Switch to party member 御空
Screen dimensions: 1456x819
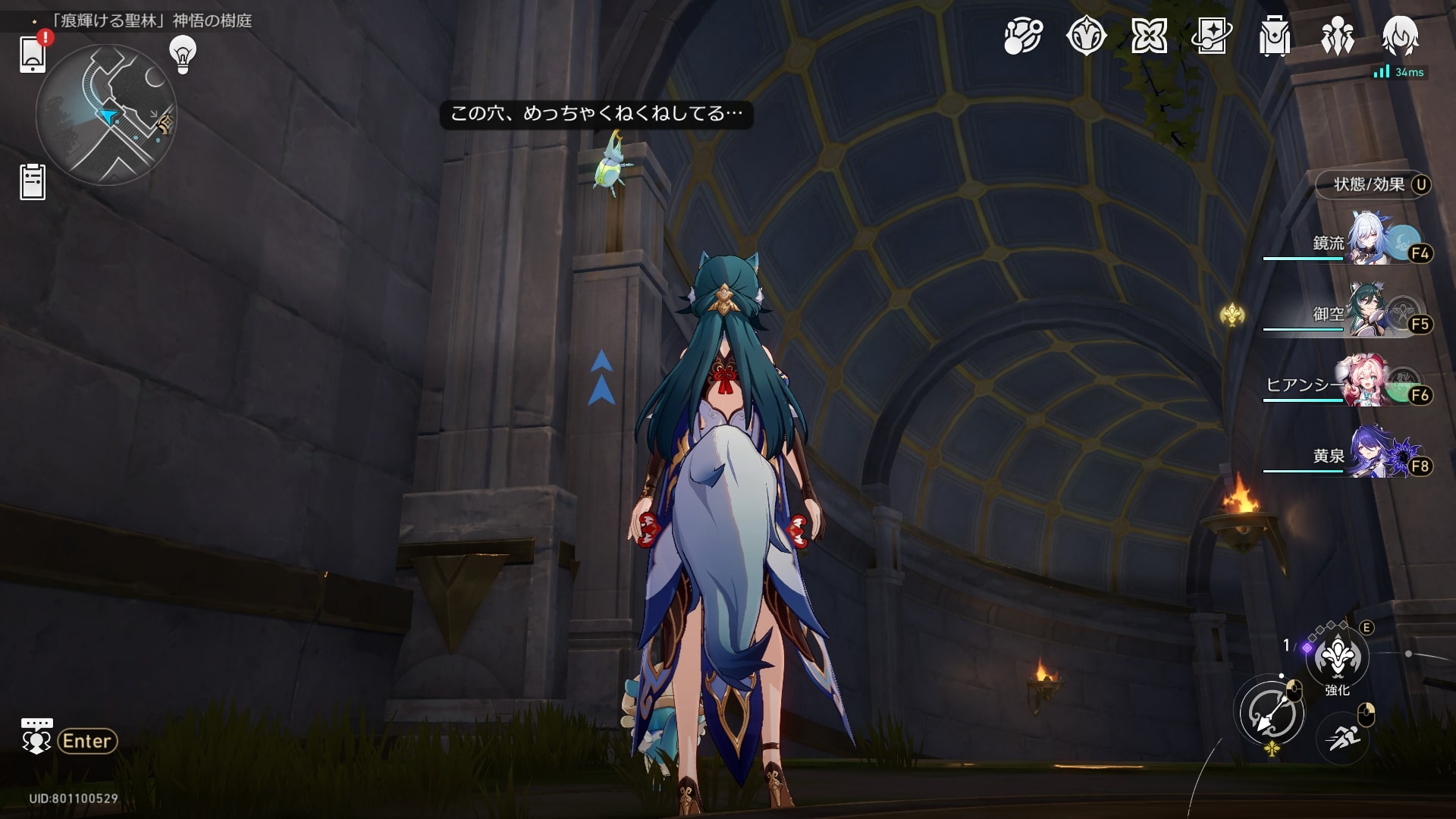[1371, 313]
